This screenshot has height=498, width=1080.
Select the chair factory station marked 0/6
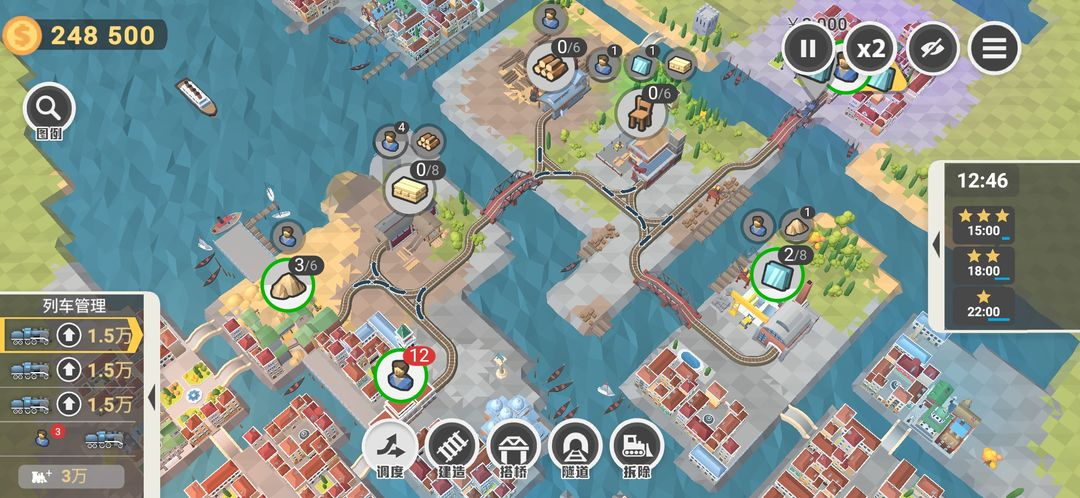tap(640, 111)
